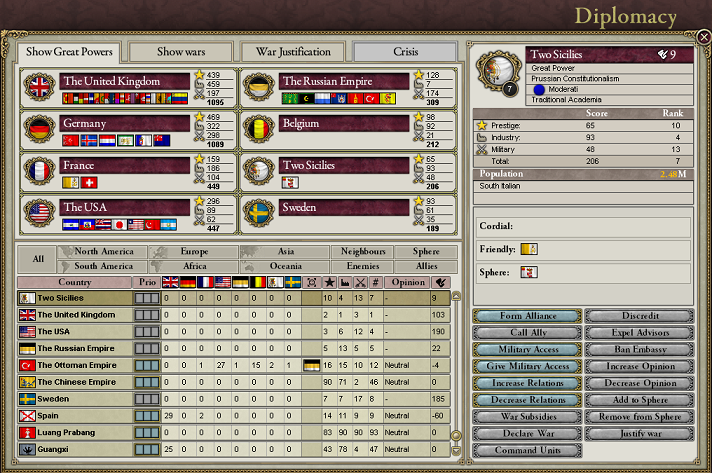Click the Form Alliance button
This screenshot has height=473, width=712.
[526, 316]
